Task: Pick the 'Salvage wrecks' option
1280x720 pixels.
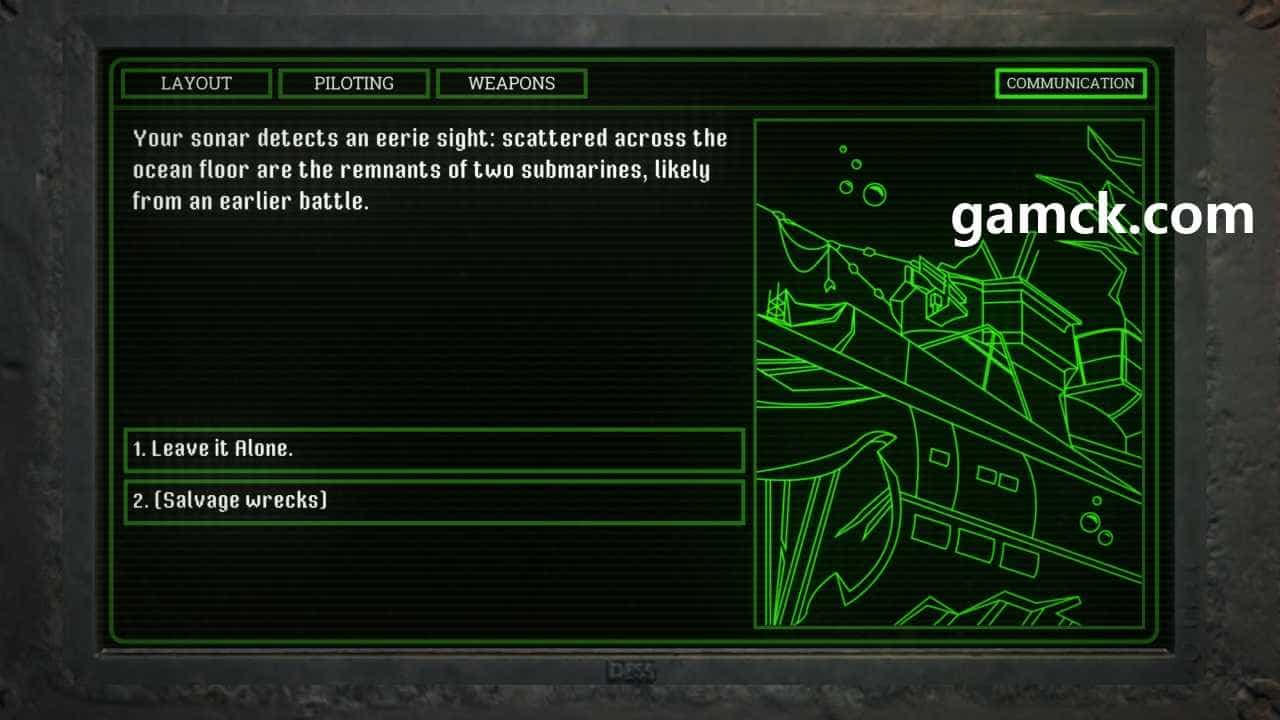Action: coord(434,502)
